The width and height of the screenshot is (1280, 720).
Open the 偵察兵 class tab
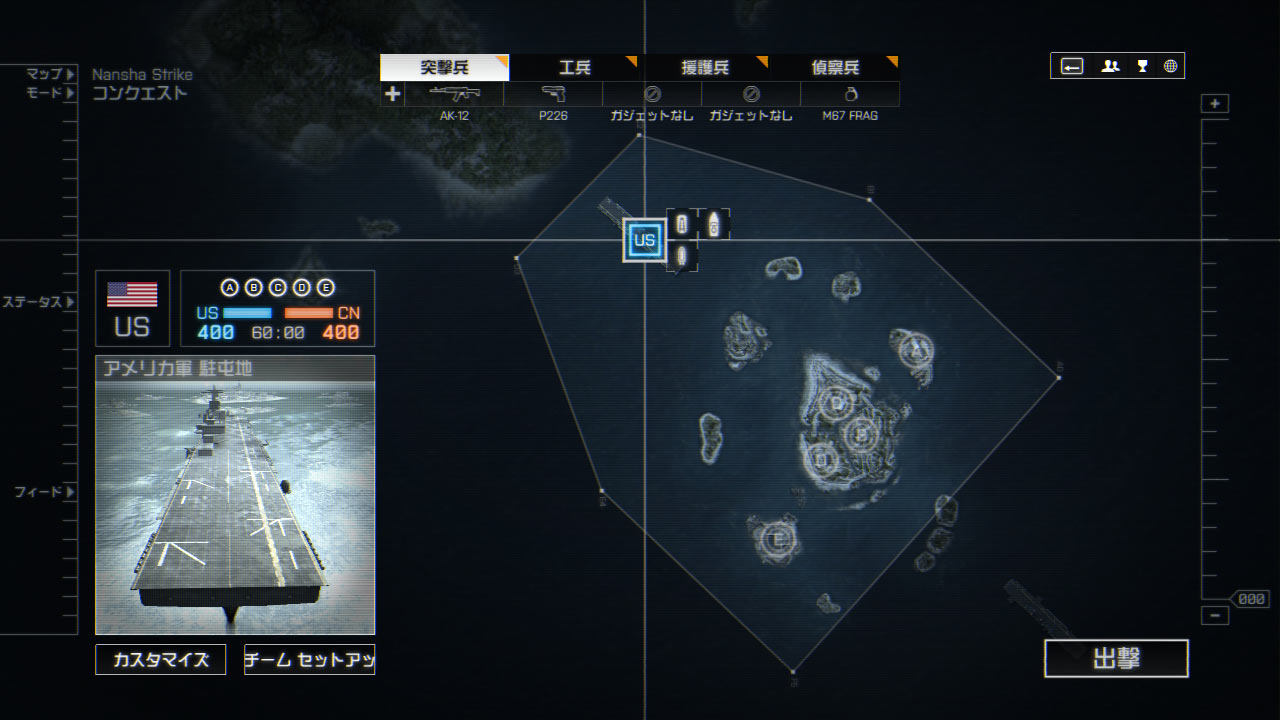pos(834,68)
